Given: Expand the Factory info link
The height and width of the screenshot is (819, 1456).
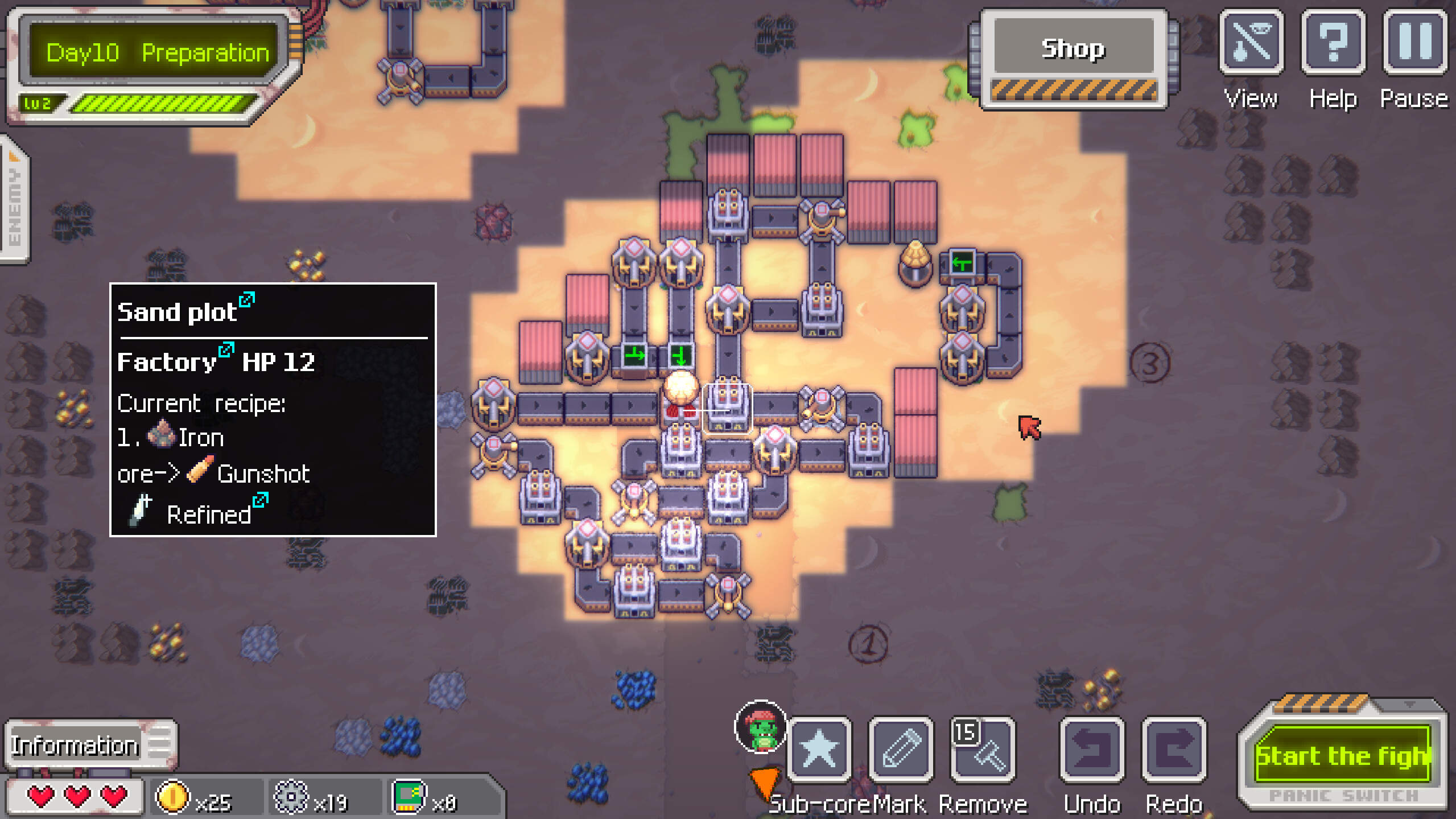Looking at the screenshot, I should tap(226, 349).
